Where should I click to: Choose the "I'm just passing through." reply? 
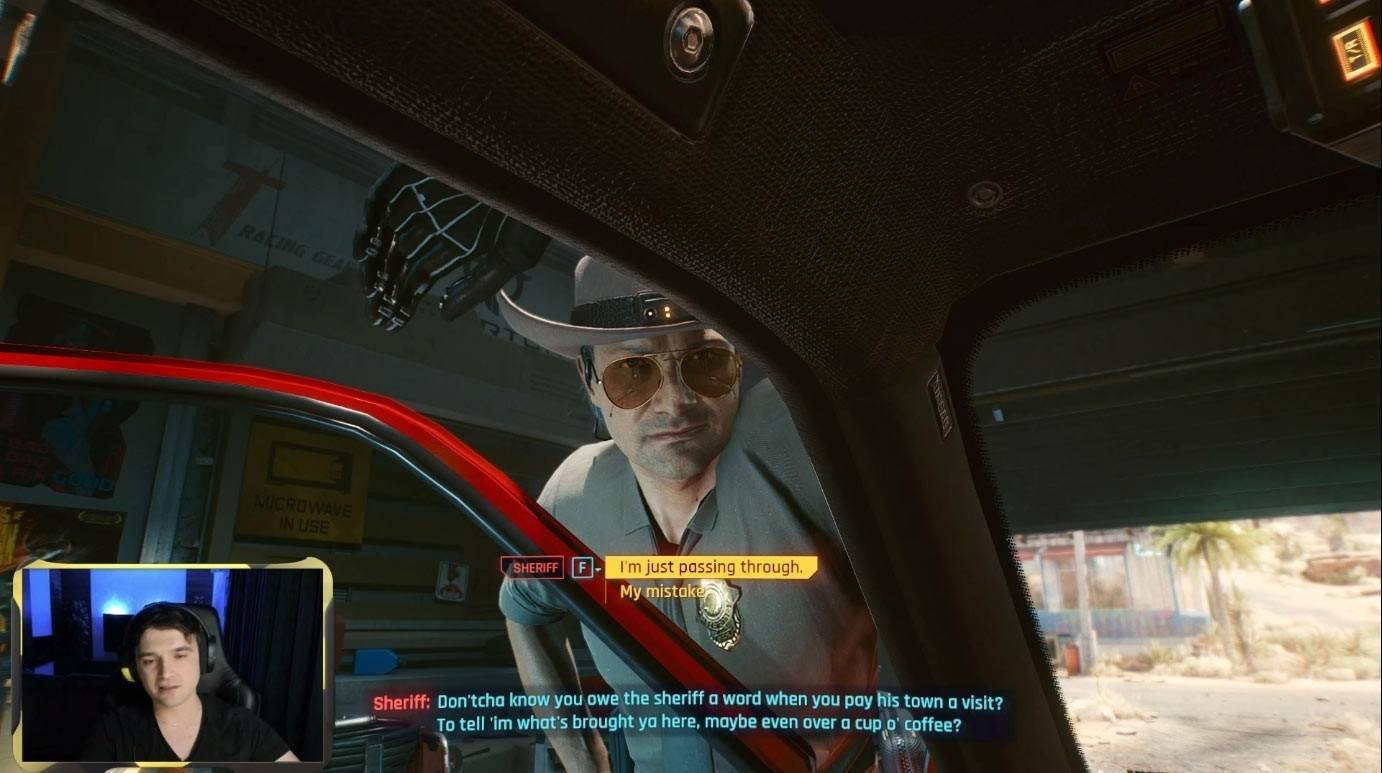coord(711,567)
